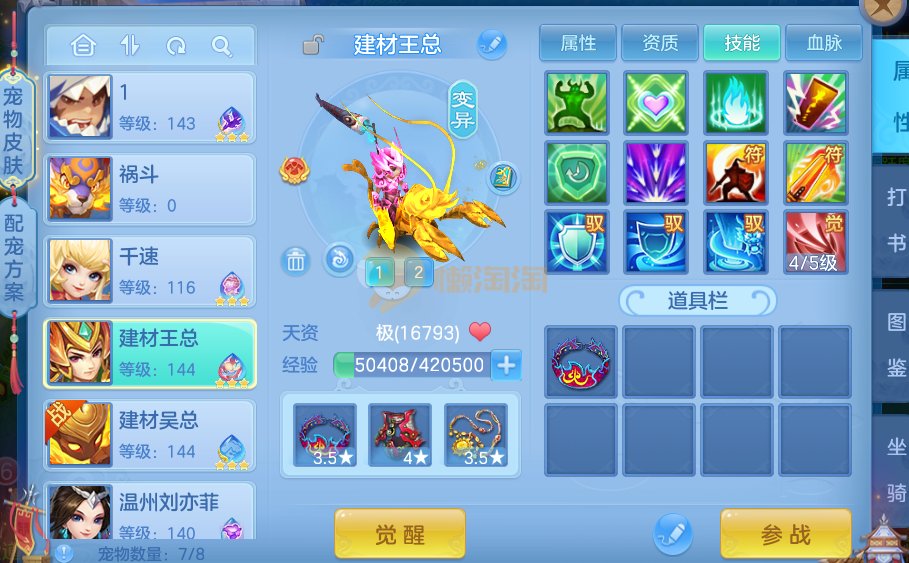Open the 配宠方案 side tab
This screenshot has width=909, height=563.
coord(13,260)
